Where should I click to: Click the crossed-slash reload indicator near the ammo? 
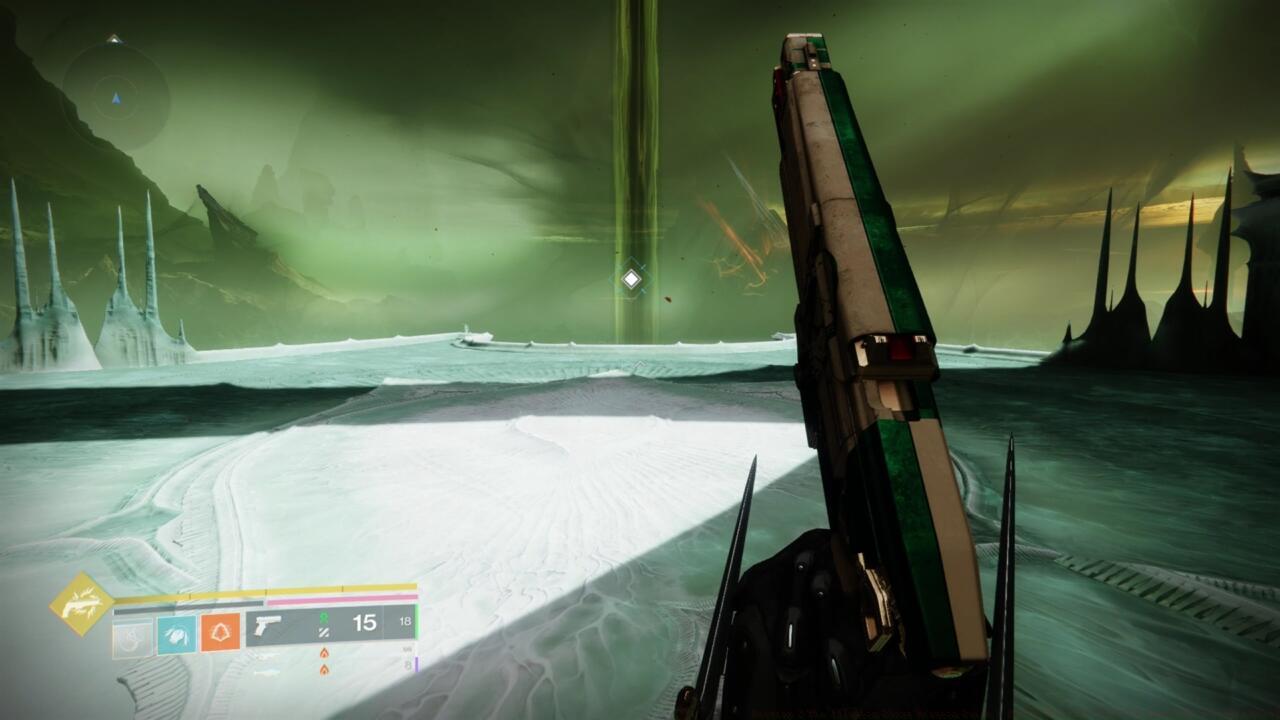point(324,633)
